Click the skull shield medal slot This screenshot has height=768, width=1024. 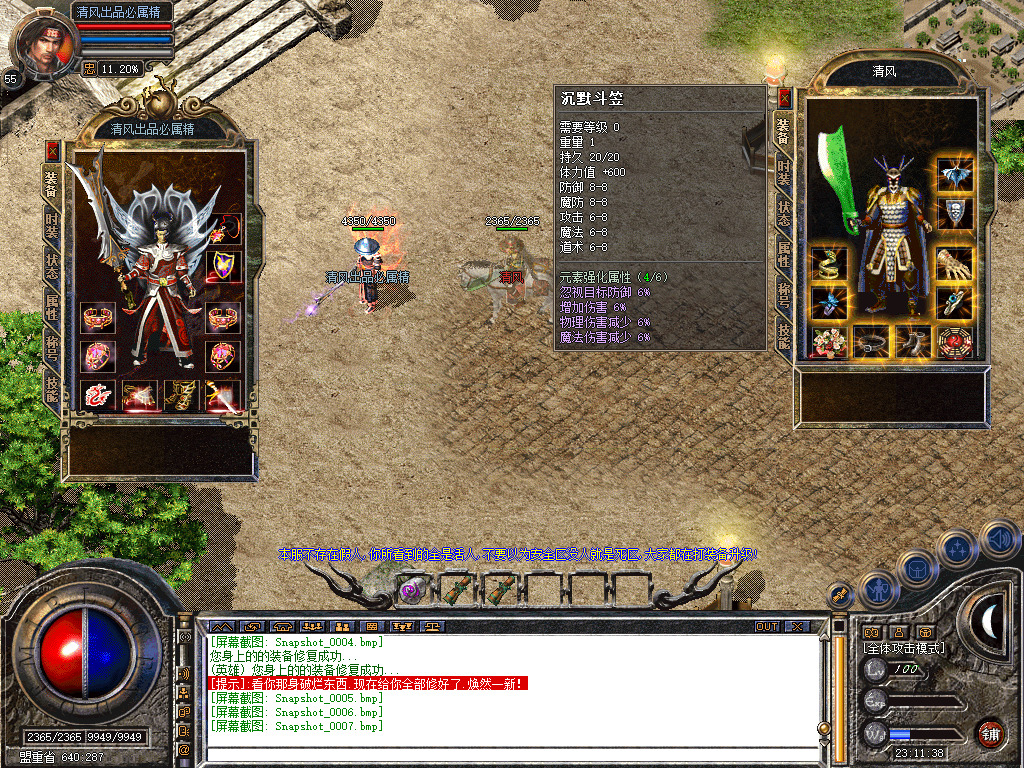955,213
